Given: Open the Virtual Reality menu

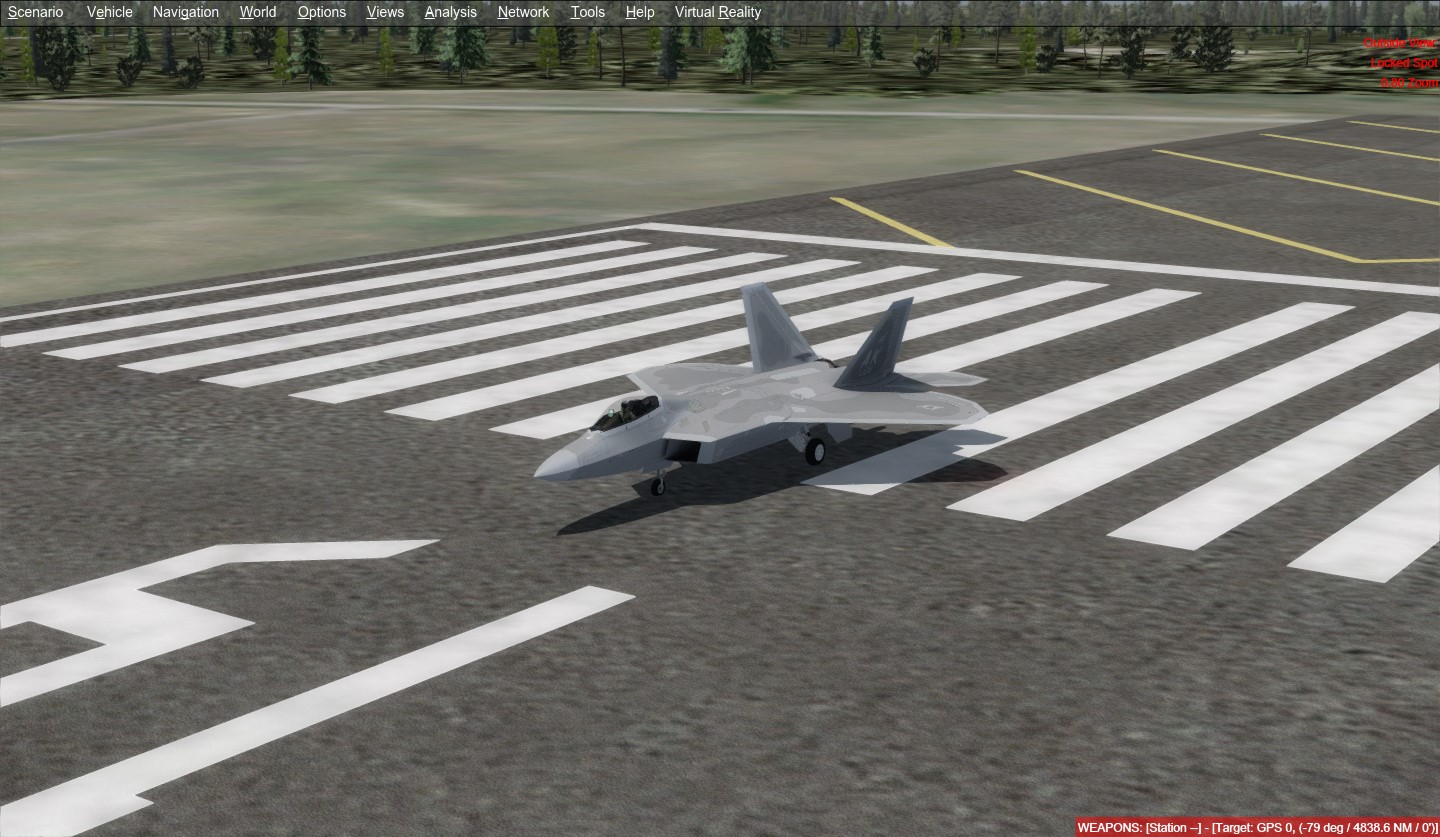Looking at the screenshot, I should click(717, 12).
